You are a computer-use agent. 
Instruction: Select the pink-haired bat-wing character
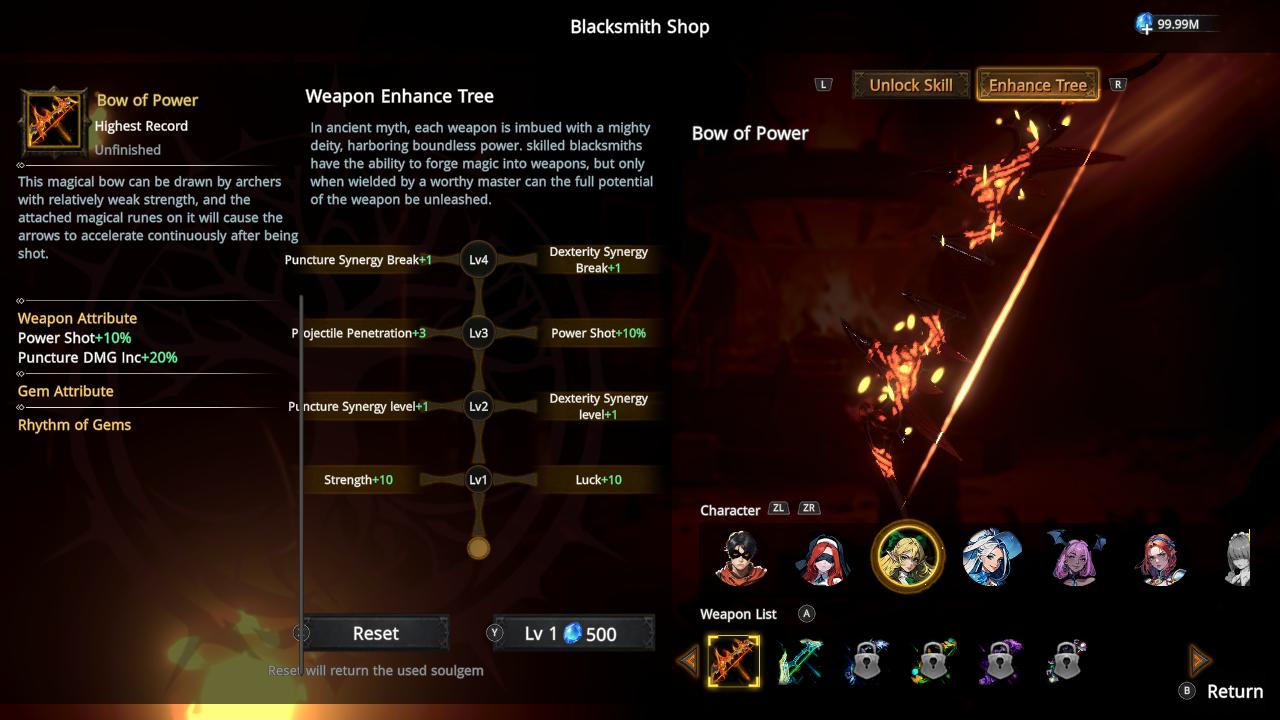point(1075,558)
